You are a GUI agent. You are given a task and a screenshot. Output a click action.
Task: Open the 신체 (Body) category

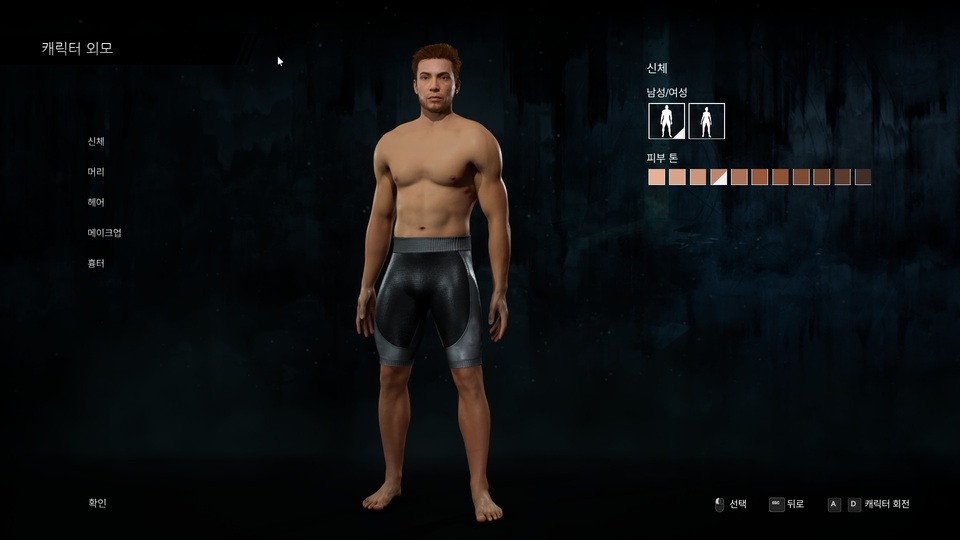[x=96, y=141]
